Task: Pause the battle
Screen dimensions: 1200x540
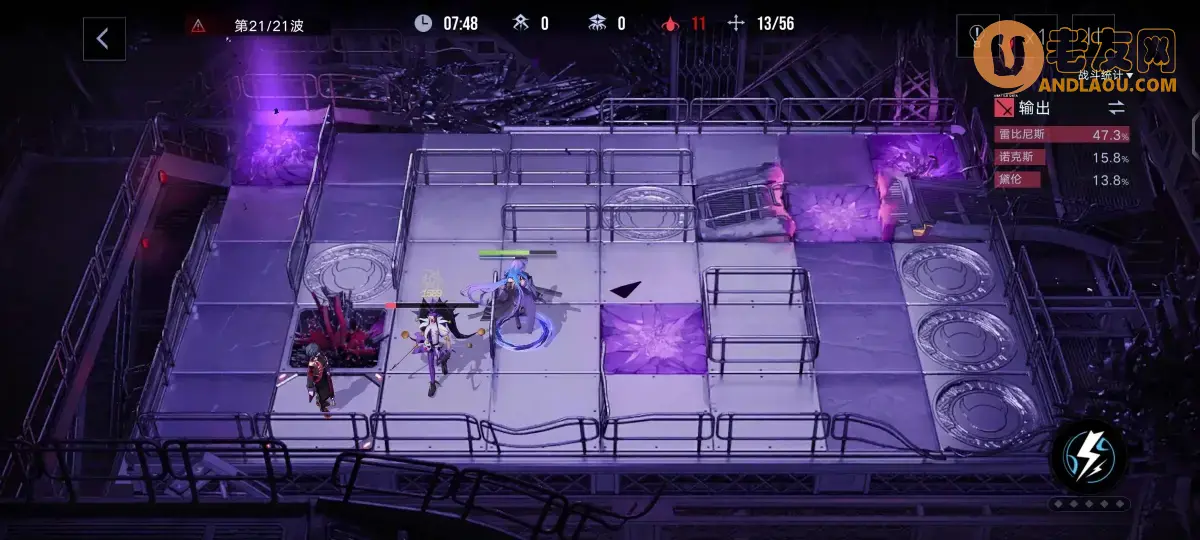Action: pyautogui.click(x=1095, y=38)
